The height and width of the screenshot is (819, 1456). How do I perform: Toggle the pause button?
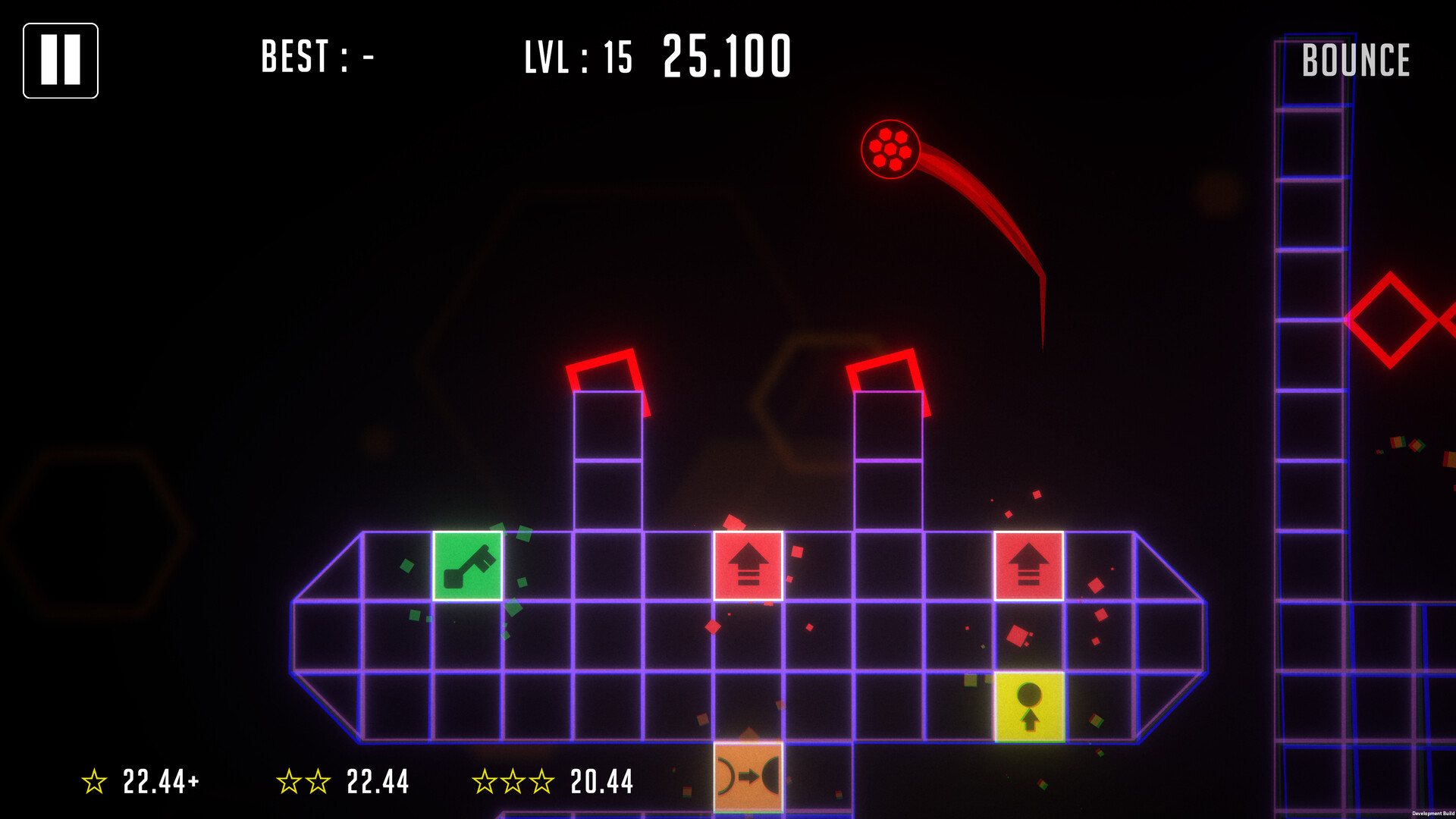pyautogui.click(x=61, y=61)
